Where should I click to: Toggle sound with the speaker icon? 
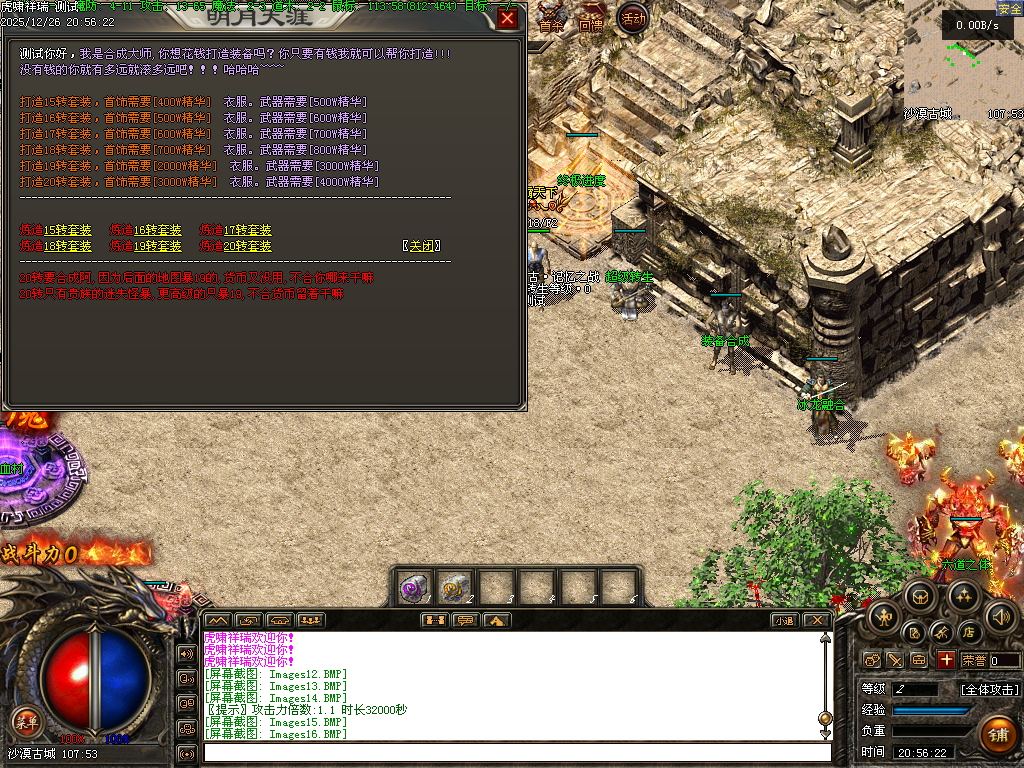1000,616
